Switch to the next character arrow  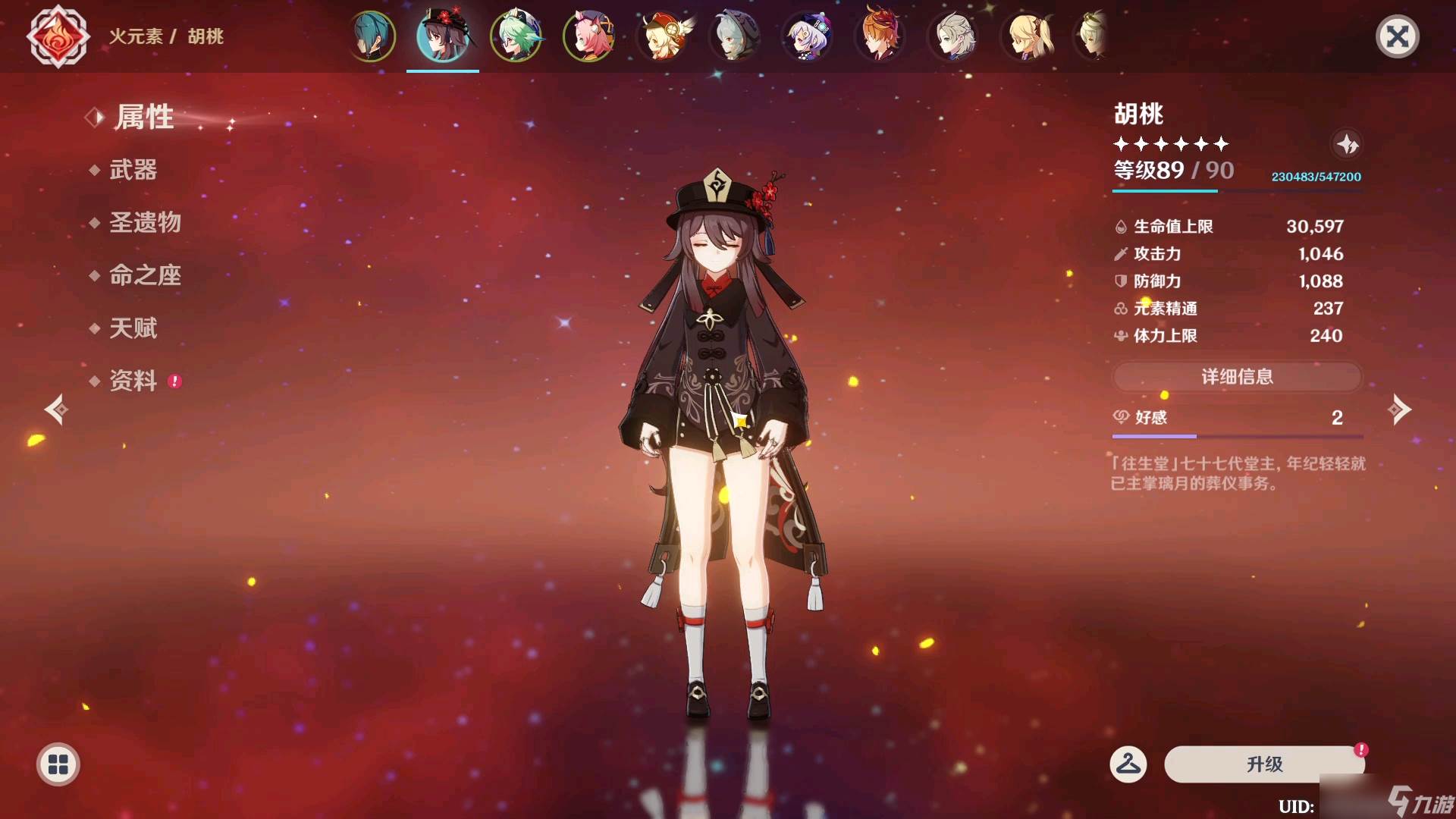pos(1399,409)
